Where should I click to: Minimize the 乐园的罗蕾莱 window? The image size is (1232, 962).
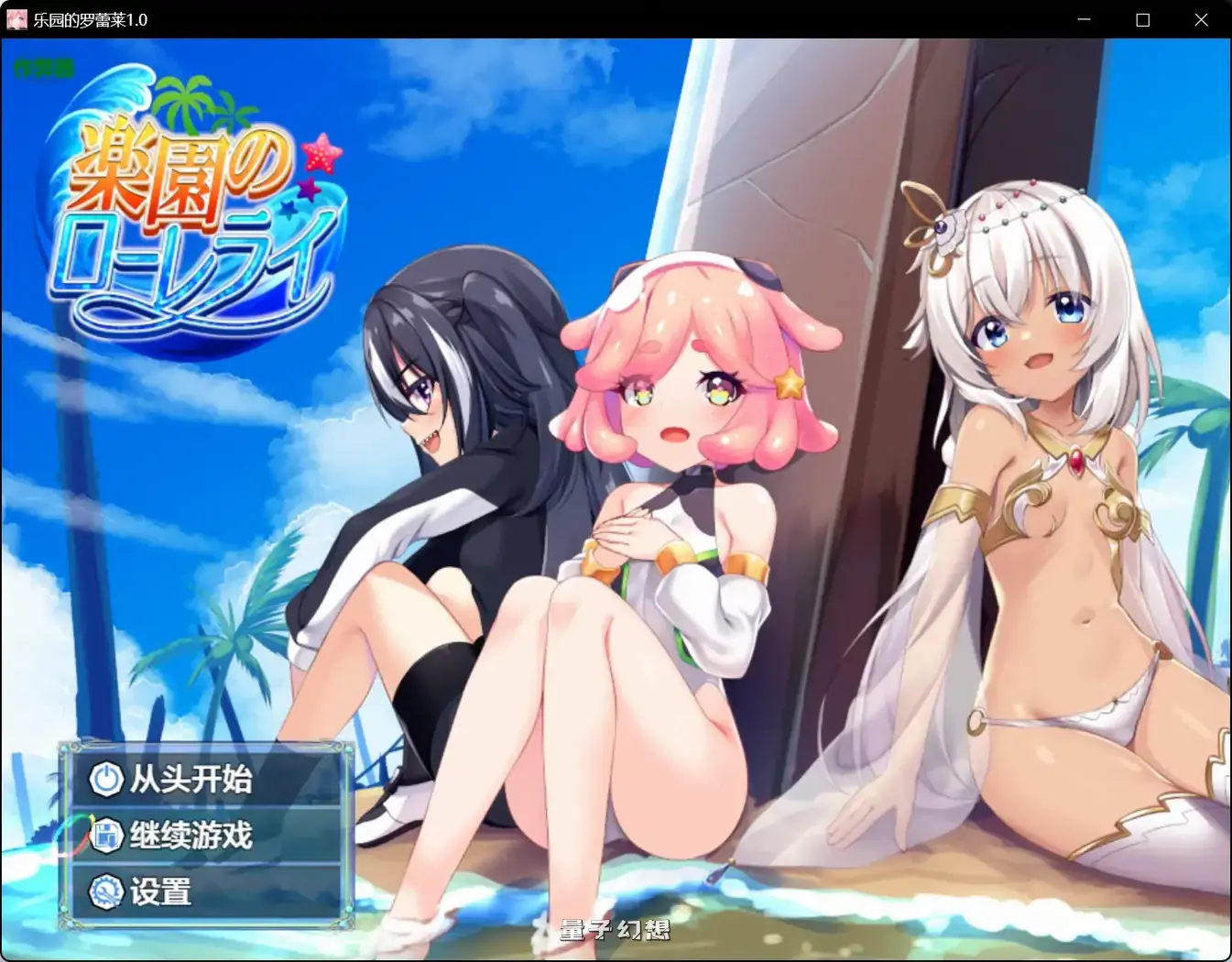pos(1083,19)
